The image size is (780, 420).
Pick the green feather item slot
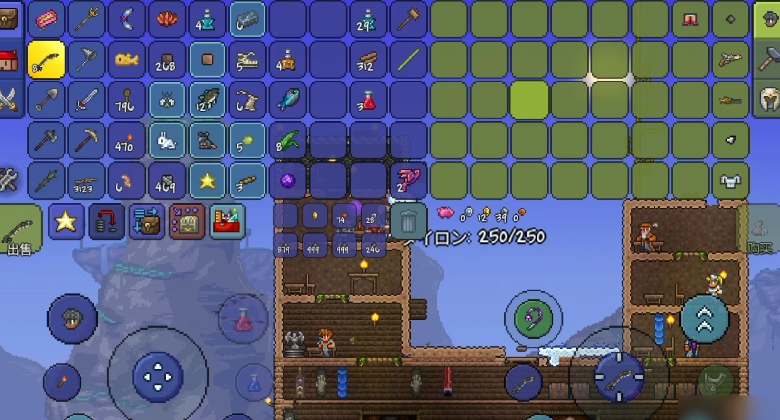tap(287, 140)
